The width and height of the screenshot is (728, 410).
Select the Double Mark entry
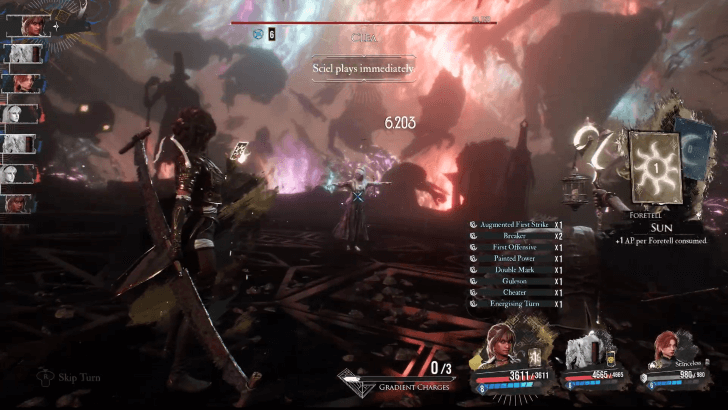516,270
